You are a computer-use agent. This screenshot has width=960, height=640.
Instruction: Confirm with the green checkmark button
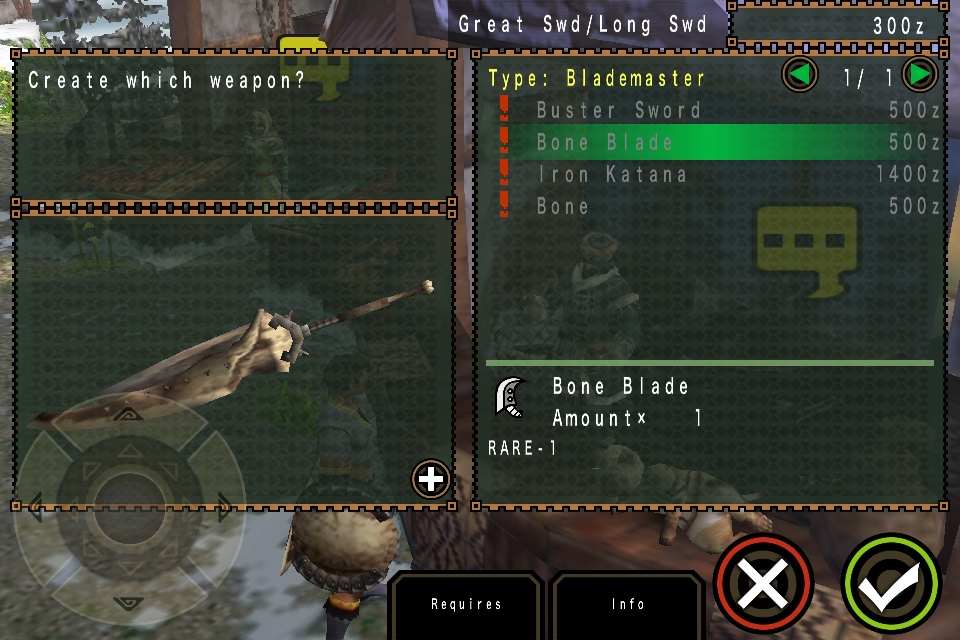(891, 585)
